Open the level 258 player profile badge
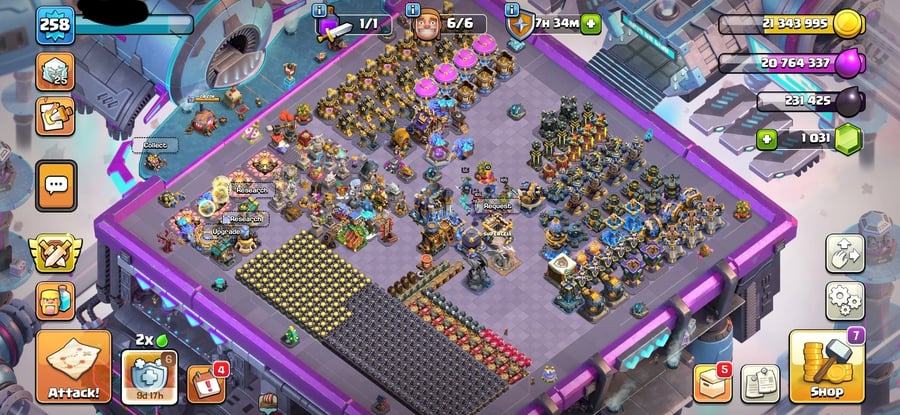The image size is (900, 415). [x=56, y=24]
